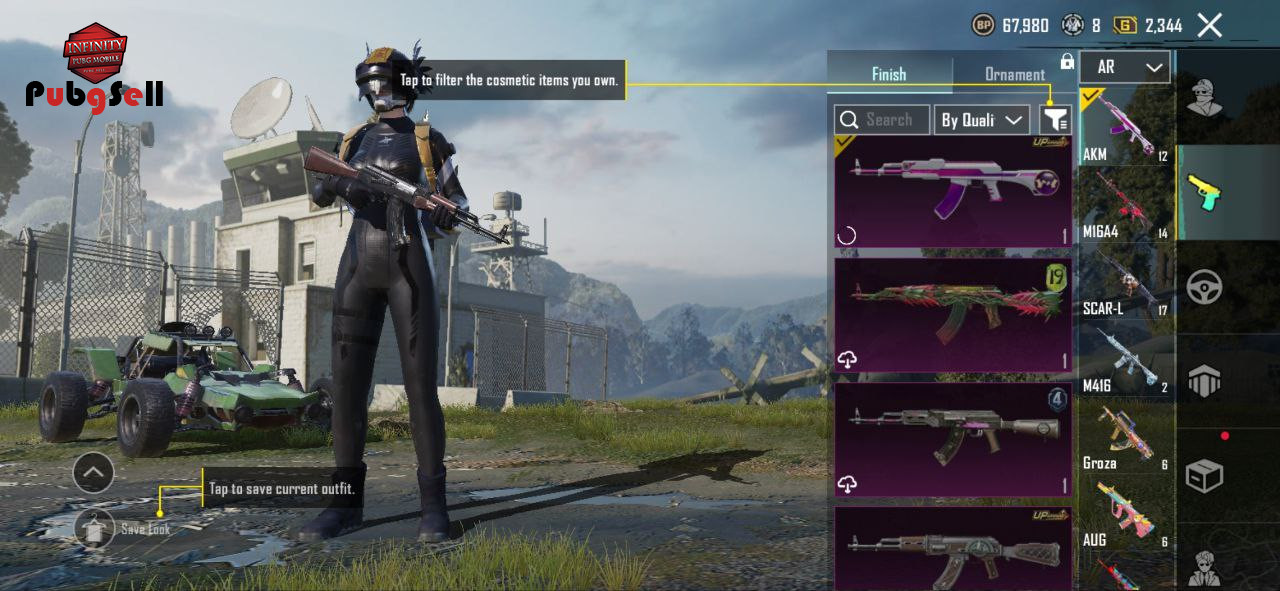The image size is (1280, 591).
Task: Select Groza in the weapon list
Action: (x=1125, y=437)
